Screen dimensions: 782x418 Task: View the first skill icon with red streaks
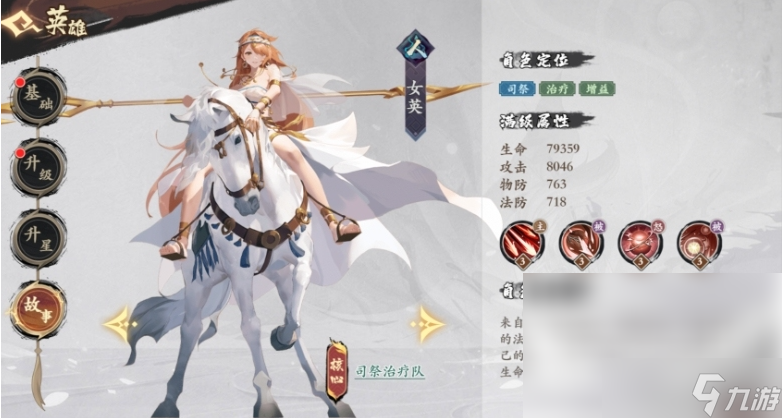(x=524, y=243)
